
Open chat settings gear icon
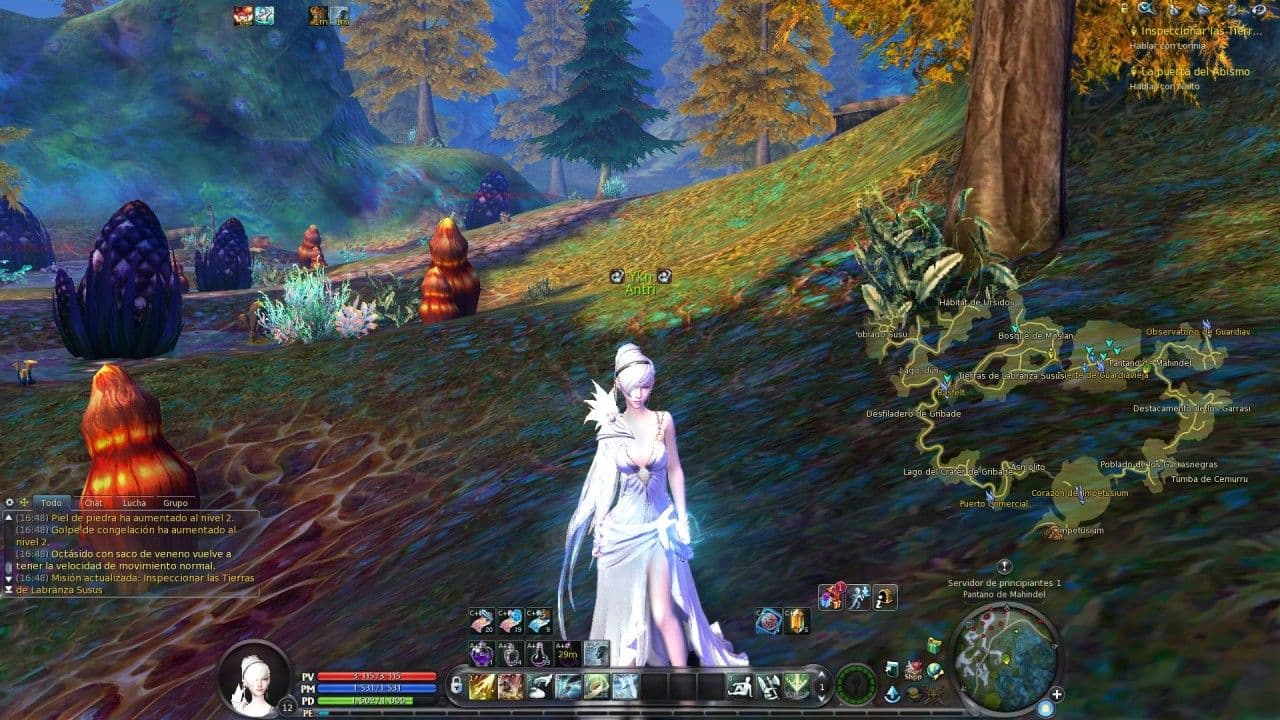pos(10,502)
